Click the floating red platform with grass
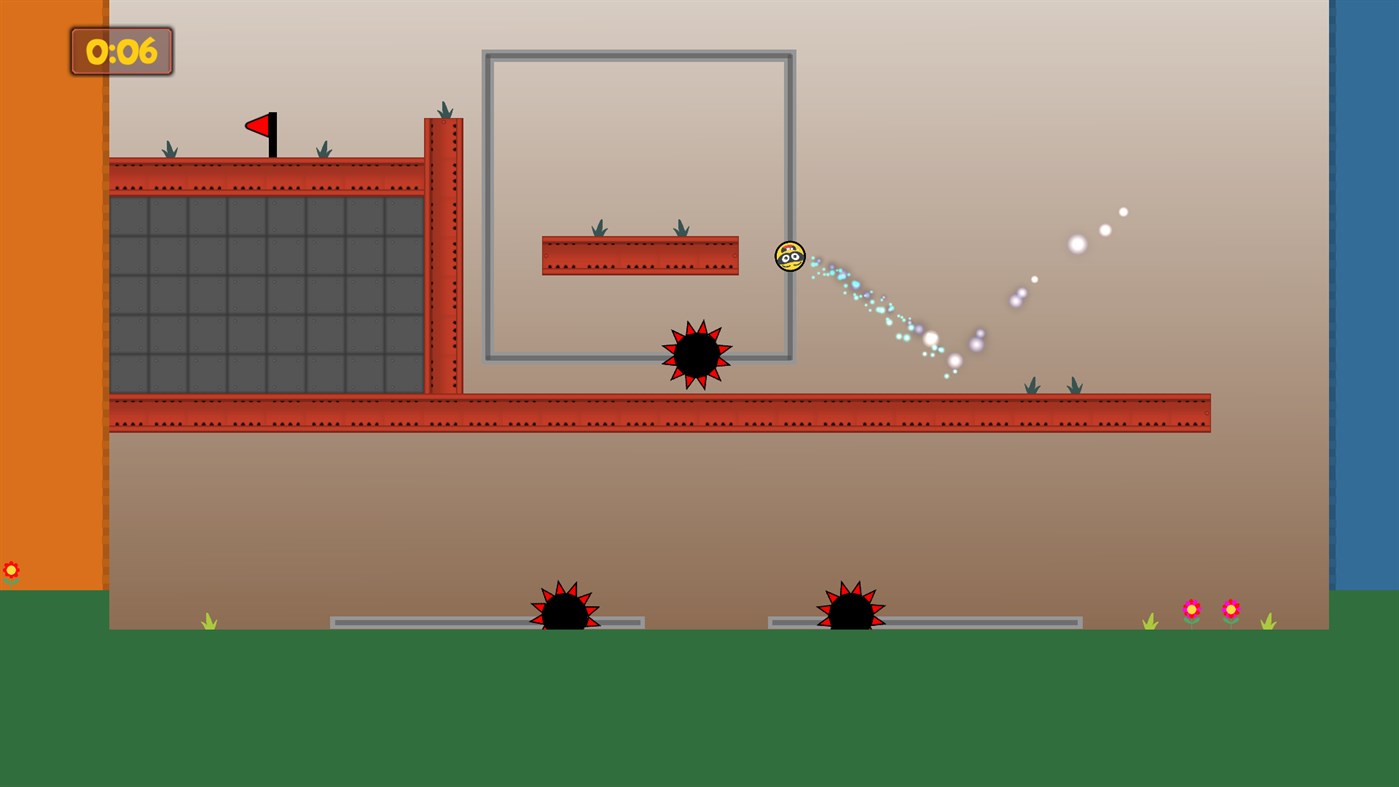This screenshot has width=1399, height=787. pyautogui.click(x=639, y=255)
